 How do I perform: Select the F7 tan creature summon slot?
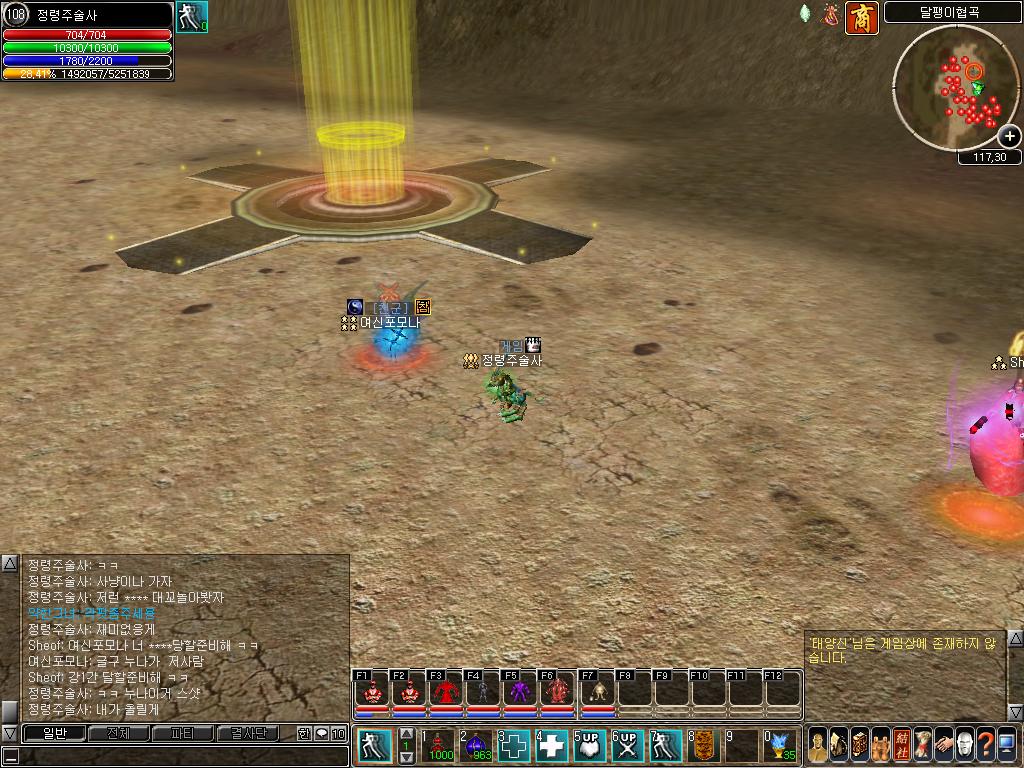(x=594, y=692)
